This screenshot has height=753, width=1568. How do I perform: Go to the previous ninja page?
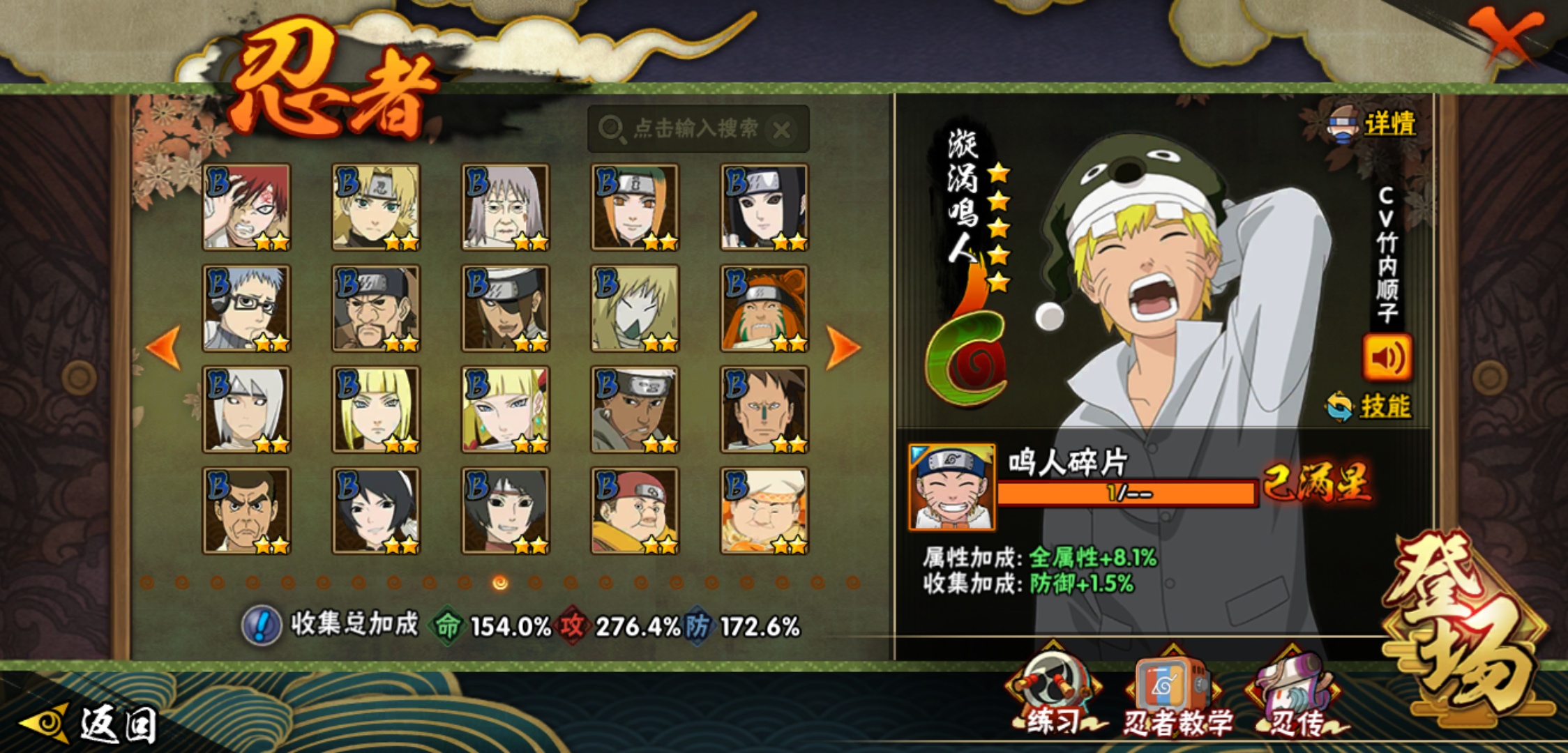[165, 347]
